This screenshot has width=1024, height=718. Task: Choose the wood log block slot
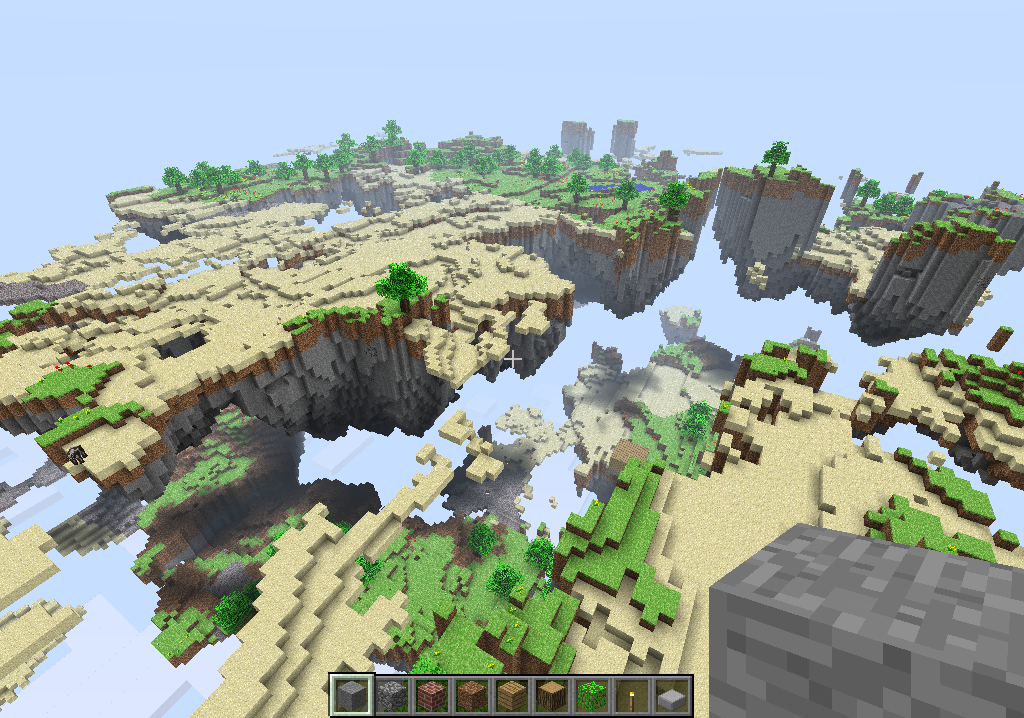click(x=551, y=695)
